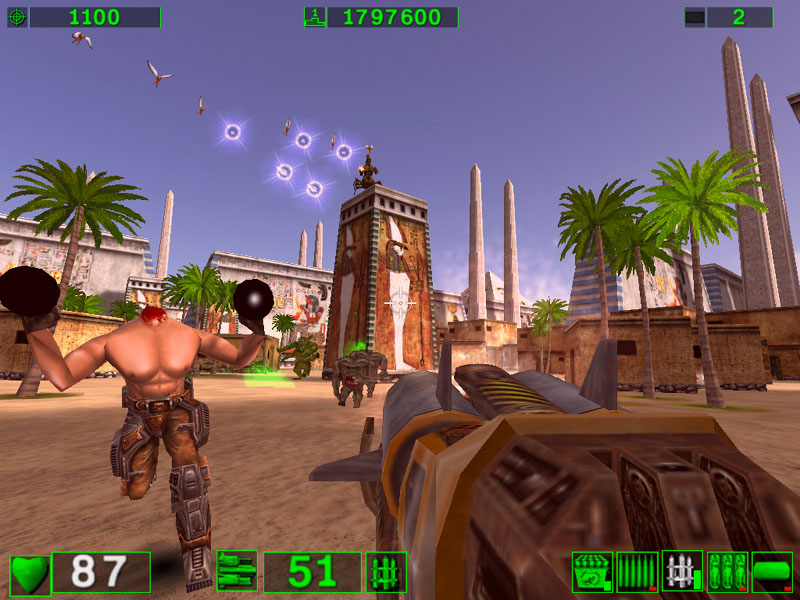800x600 pixels.
Task: Select the current weapon icon left of 51
Action: point(237,572)
